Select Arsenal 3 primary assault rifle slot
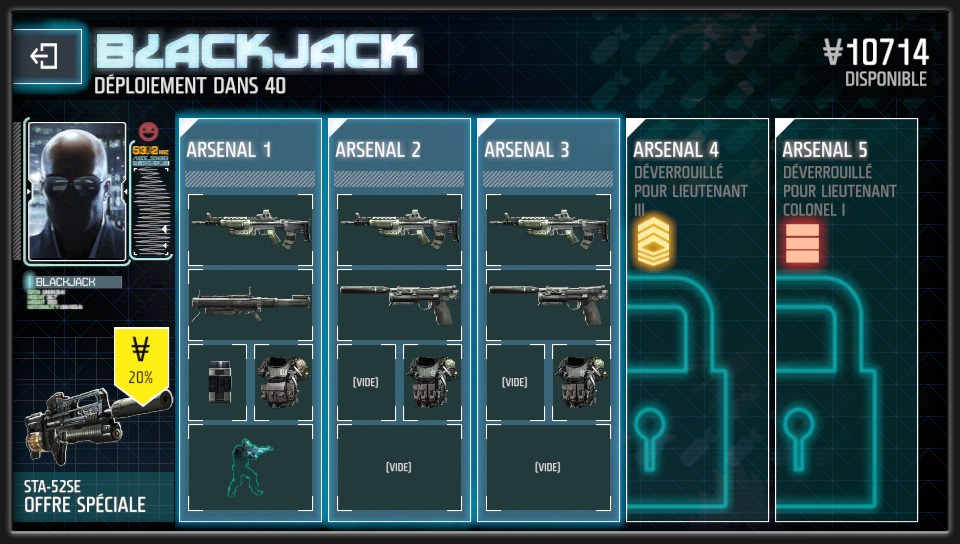960x544 pixels. pos(548,229)
